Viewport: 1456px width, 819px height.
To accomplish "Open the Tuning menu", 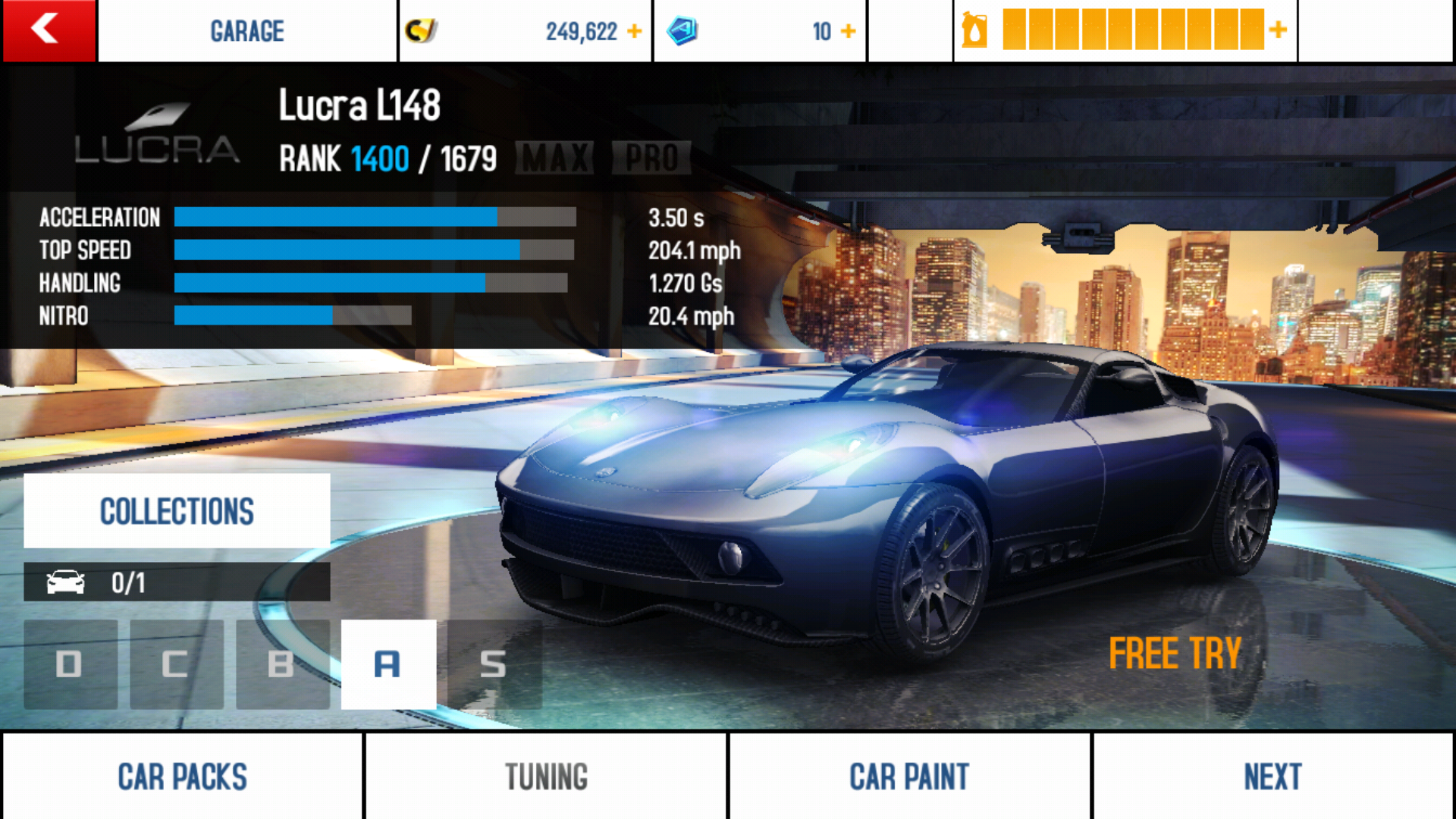I will pos(546,777).
